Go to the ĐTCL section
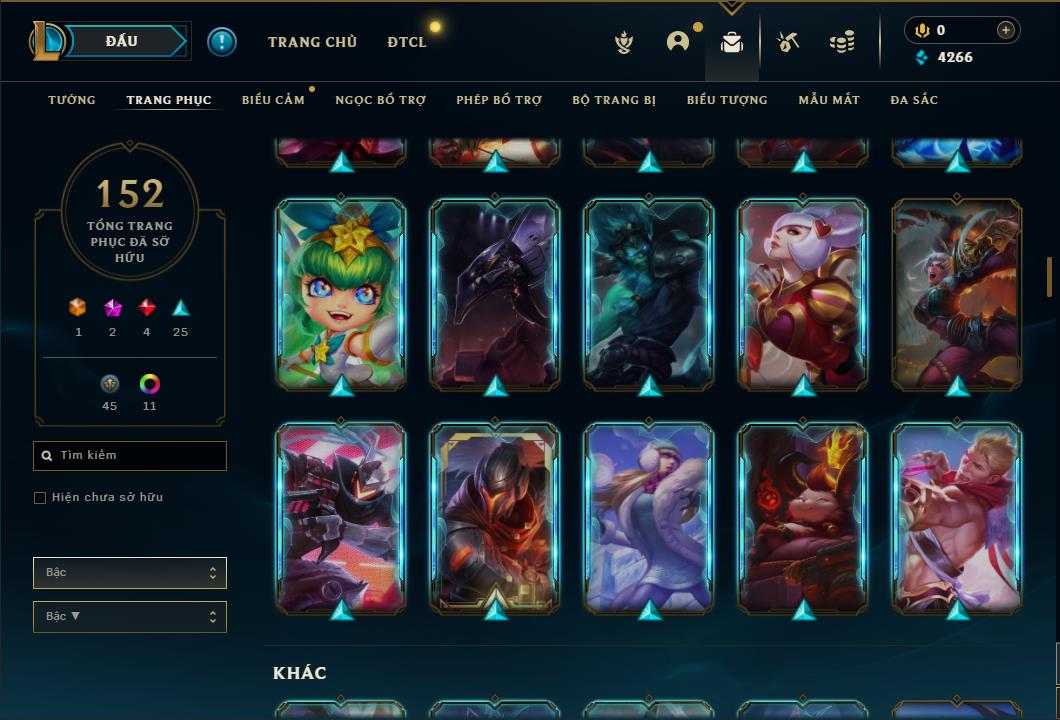The image size is (1060, 720). click(x=407, y=42)
